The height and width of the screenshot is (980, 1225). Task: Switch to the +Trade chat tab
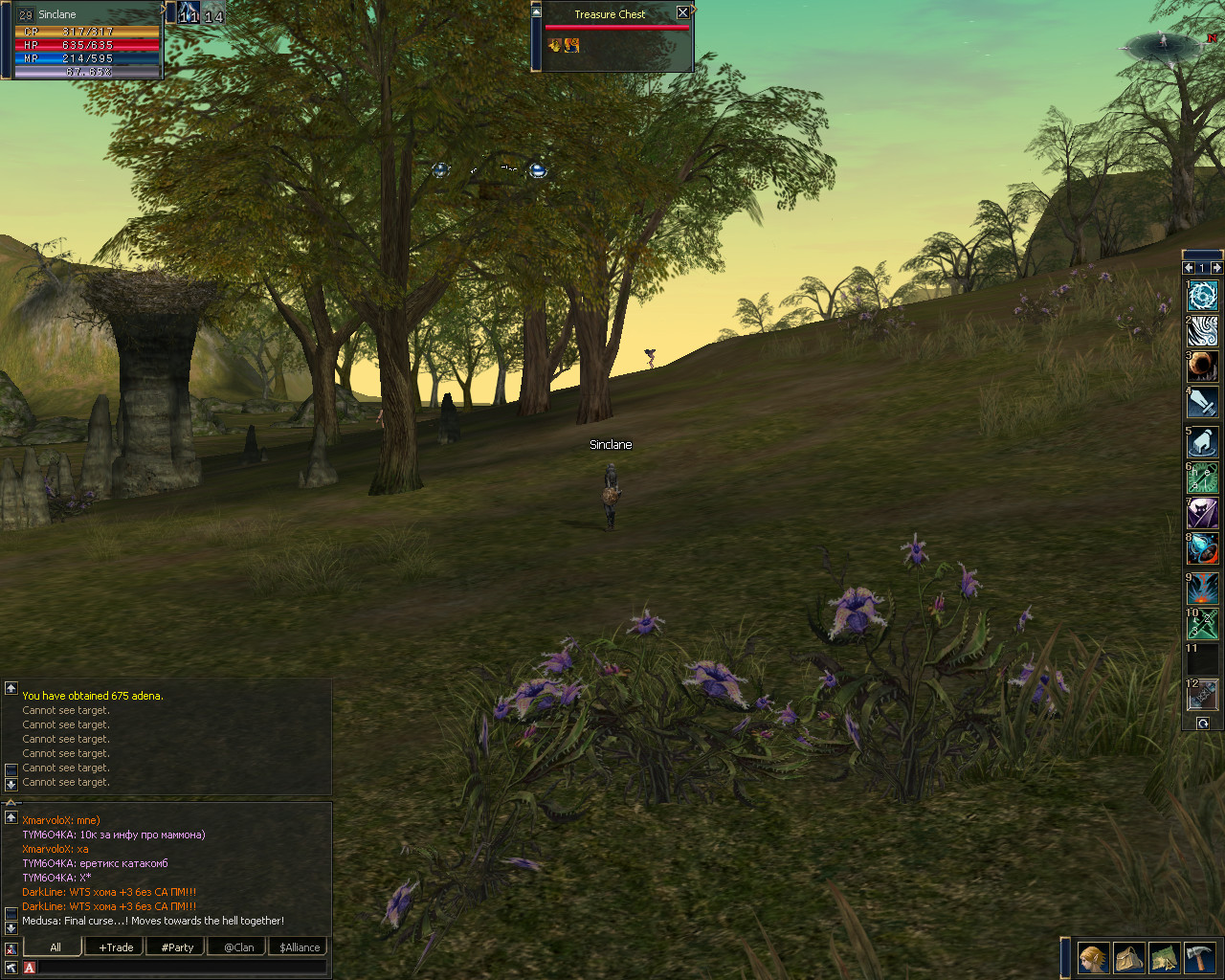(116, 947)
